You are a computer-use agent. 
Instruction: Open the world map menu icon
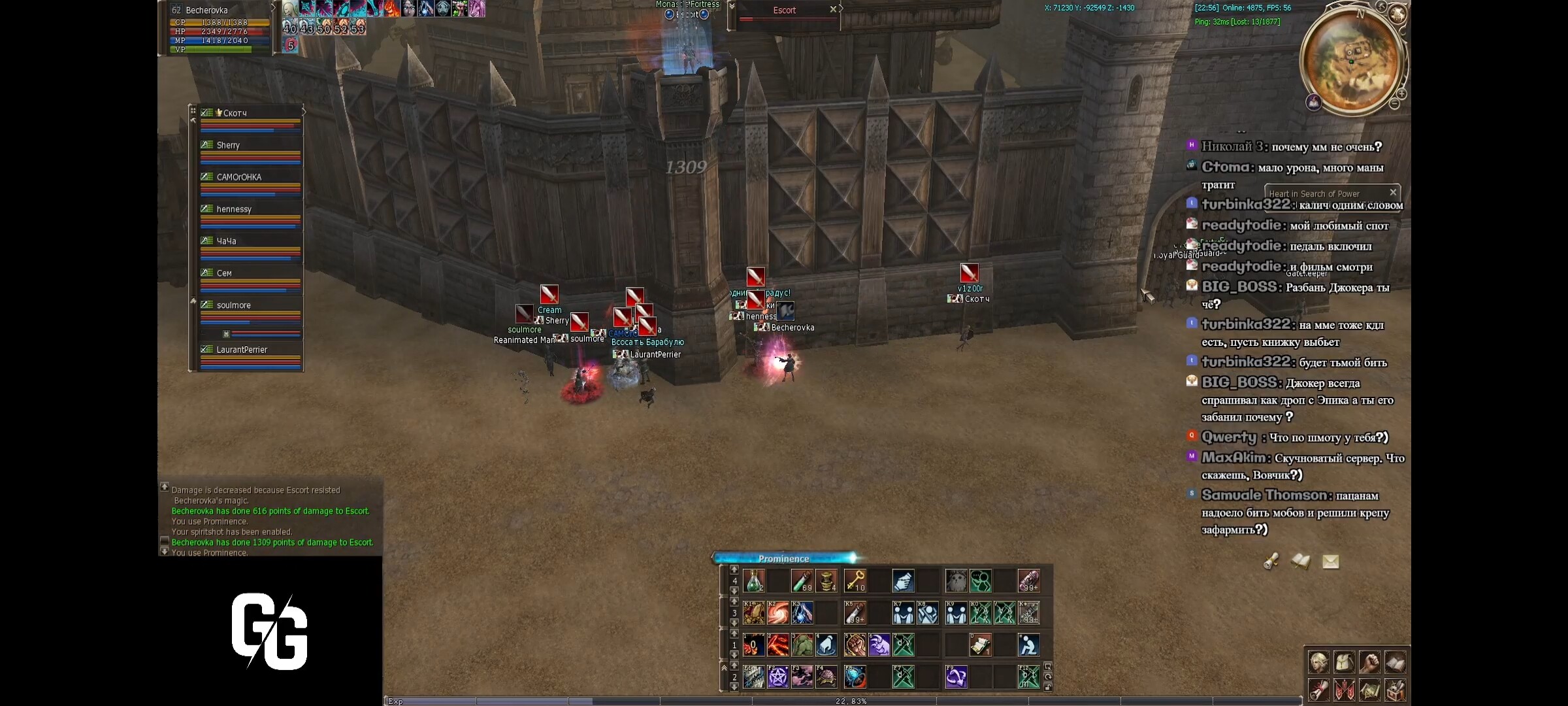point(1369,689)
